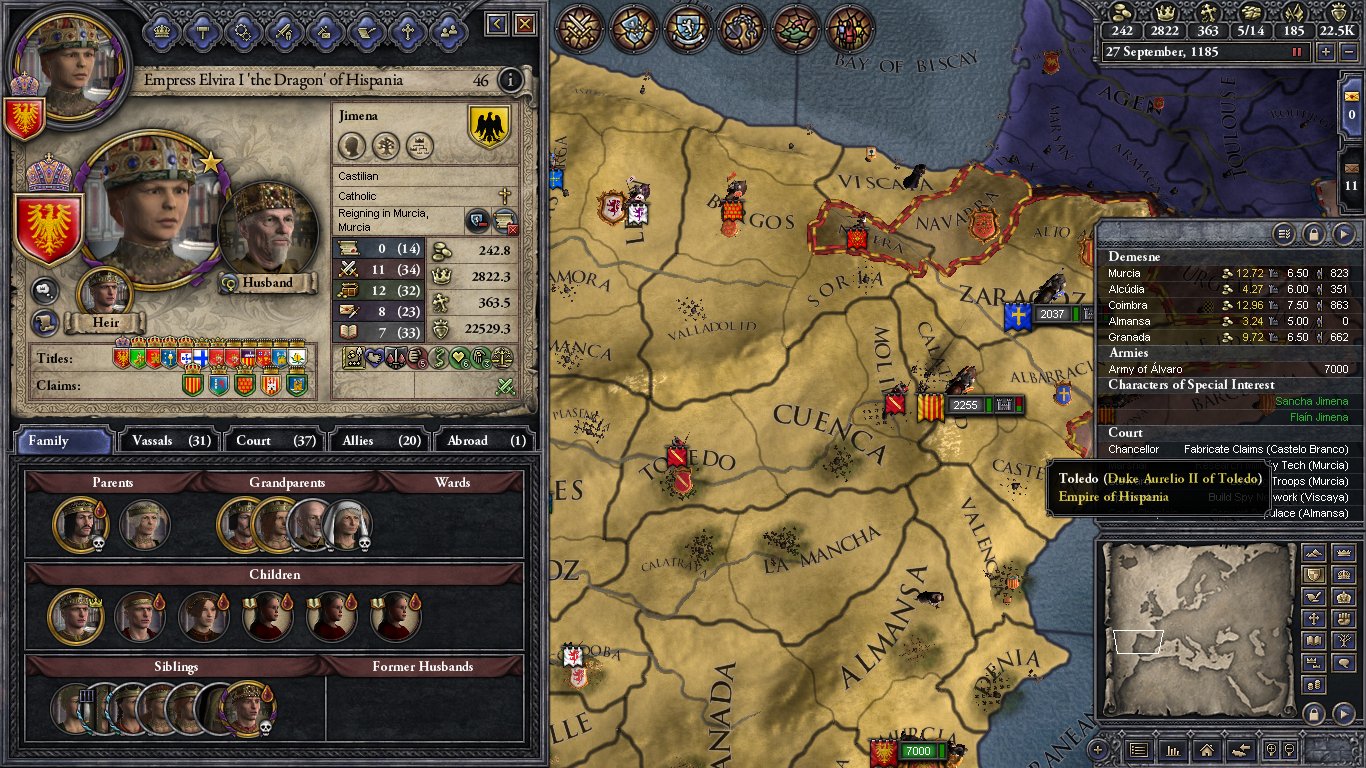Click the Jimena dynasty shield
This screenshot has height=768, width=1366.
point(489,127)
